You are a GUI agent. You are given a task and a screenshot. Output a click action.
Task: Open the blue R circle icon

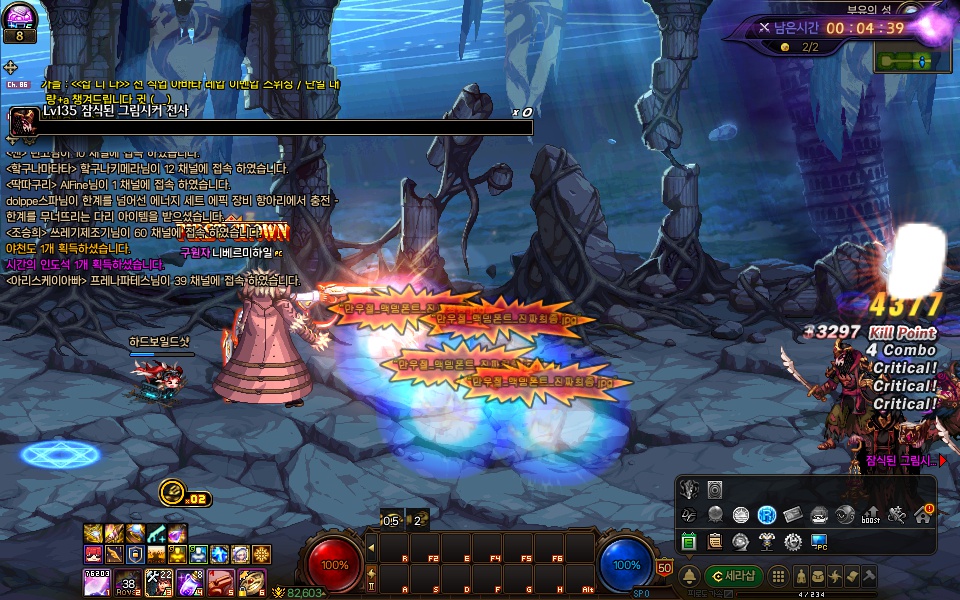coord(767,515)
